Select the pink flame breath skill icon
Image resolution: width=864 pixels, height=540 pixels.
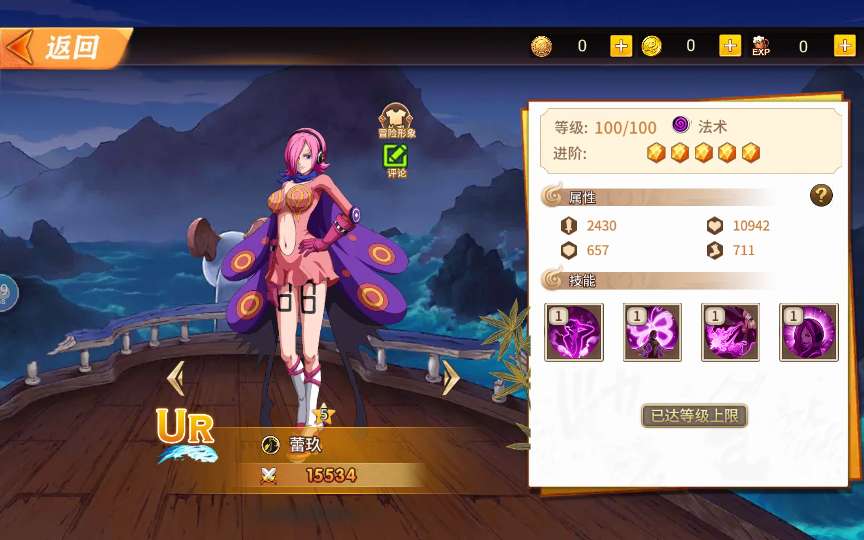tap(731, 333)
